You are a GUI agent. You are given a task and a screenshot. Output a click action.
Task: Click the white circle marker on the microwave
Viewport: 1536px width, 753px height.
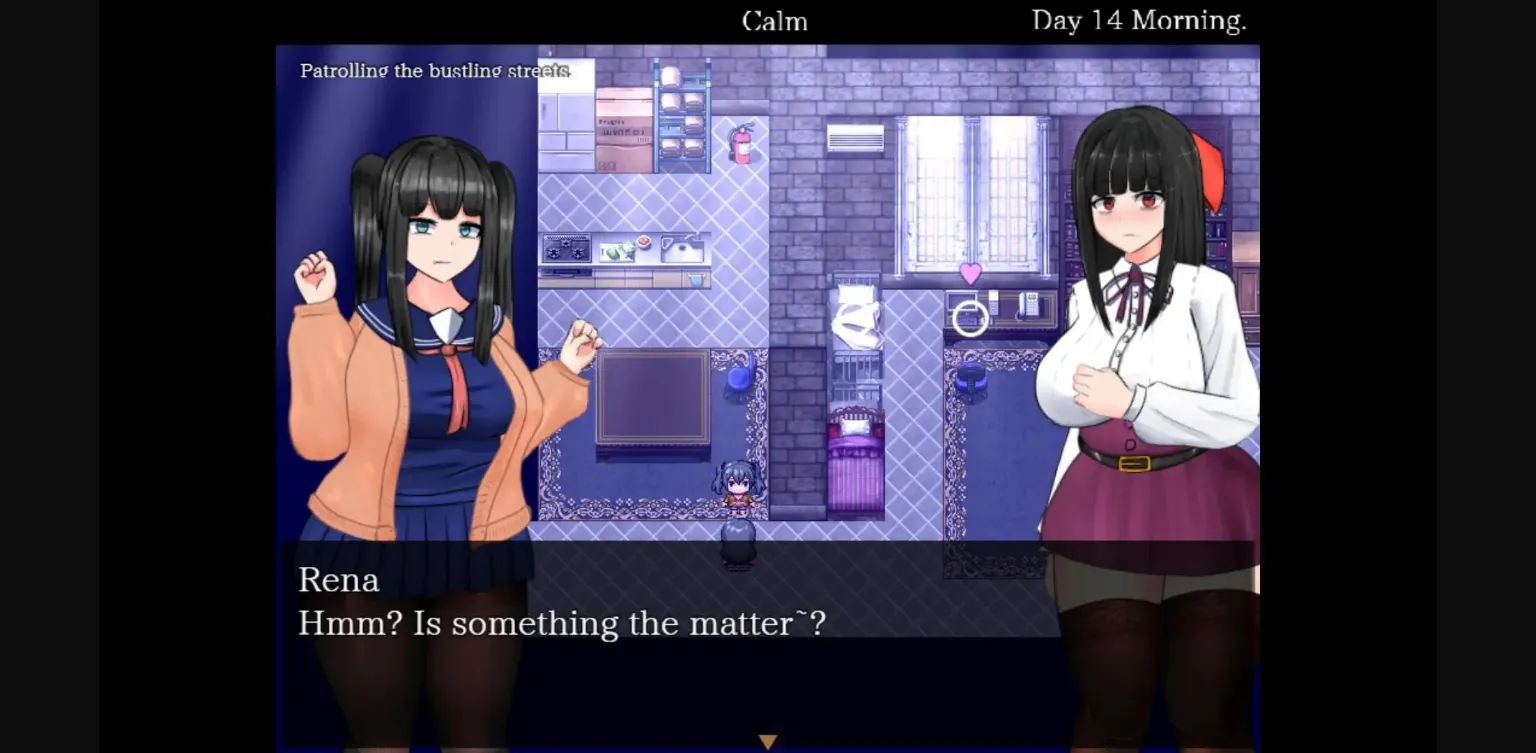pyautogui.click(x=967, y=318)
